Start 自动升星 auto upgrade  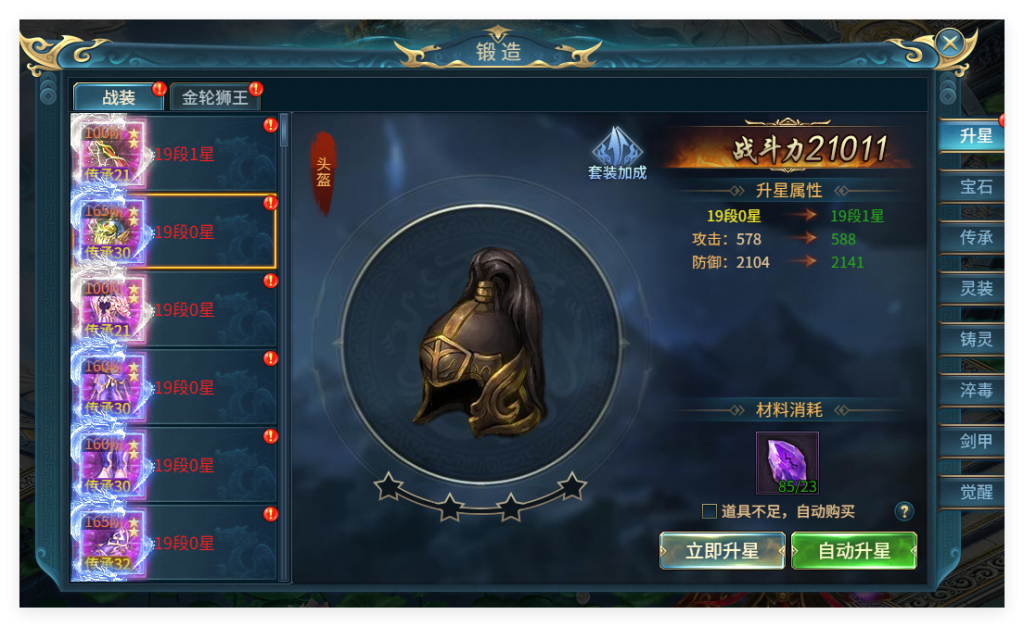[x=853, y=551]
